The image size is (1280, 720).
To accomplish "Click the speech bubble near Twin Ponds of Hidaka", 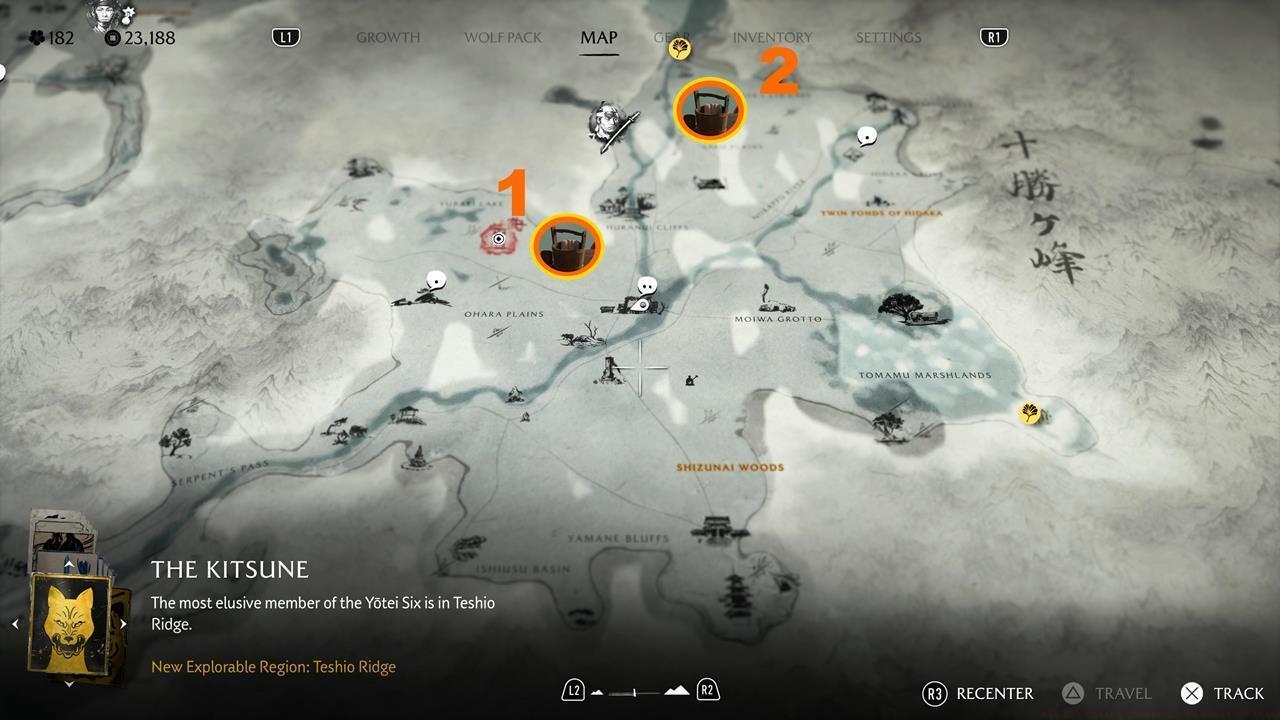I will coord(867,136).
